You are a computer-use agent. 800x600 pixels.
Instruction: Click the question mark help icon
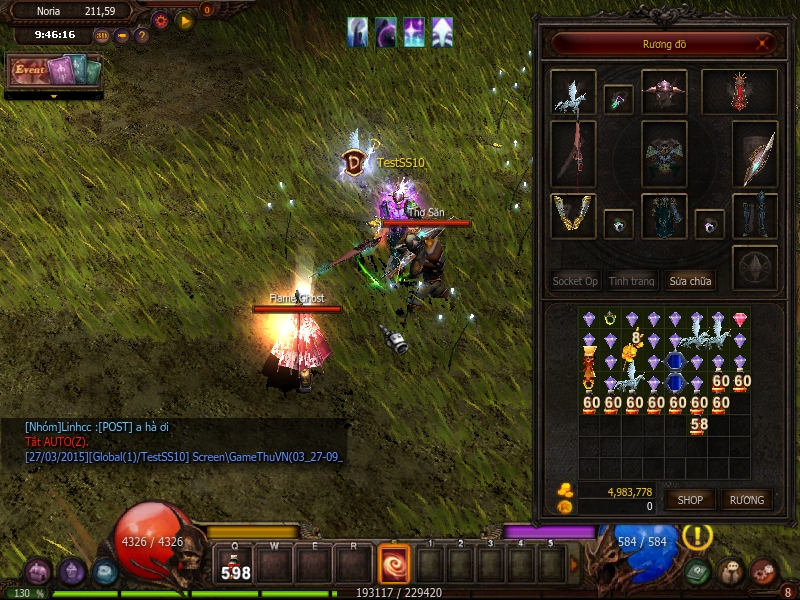click(x=142, y=36)
